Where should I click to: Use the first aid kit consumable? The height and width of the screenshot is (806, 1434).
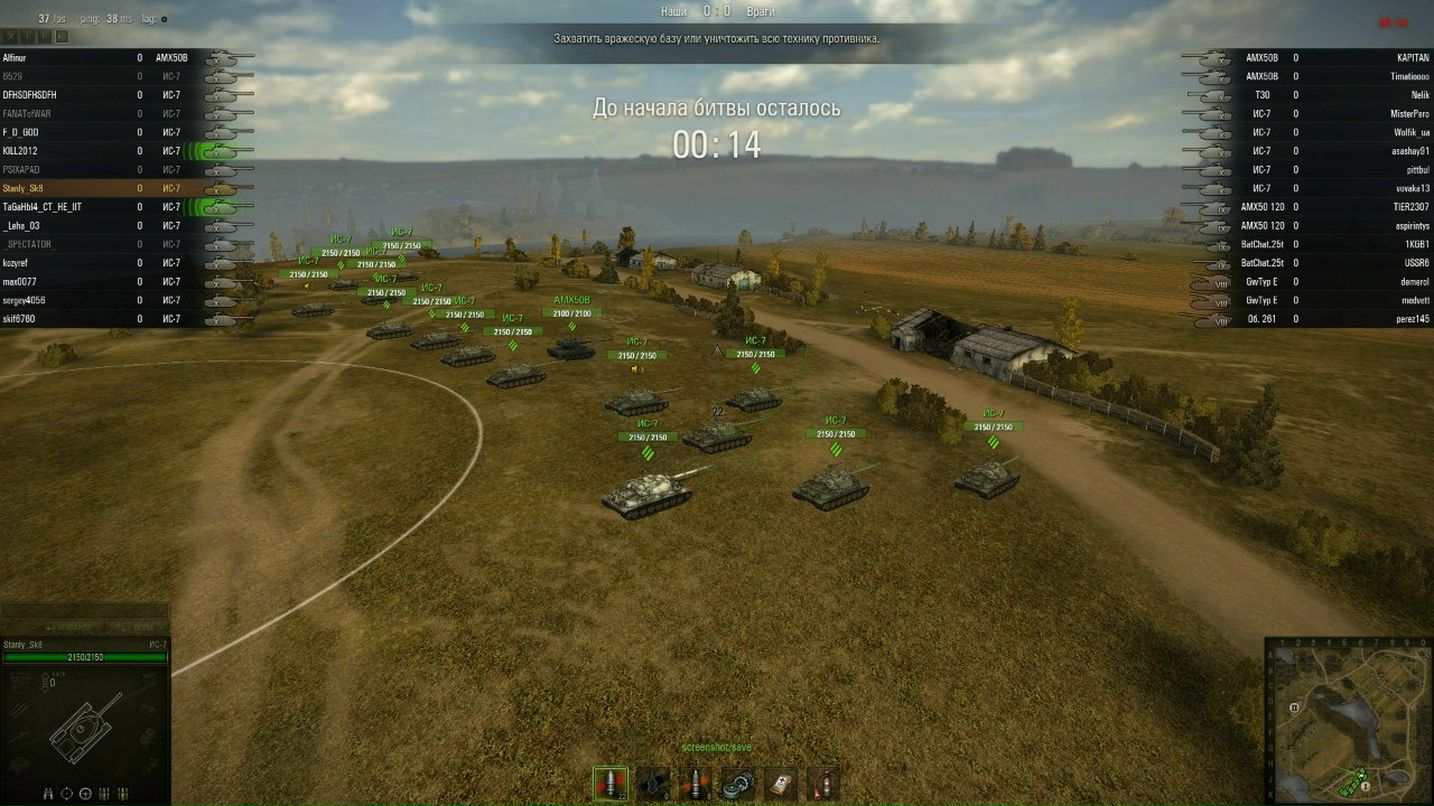pos(779,783)
